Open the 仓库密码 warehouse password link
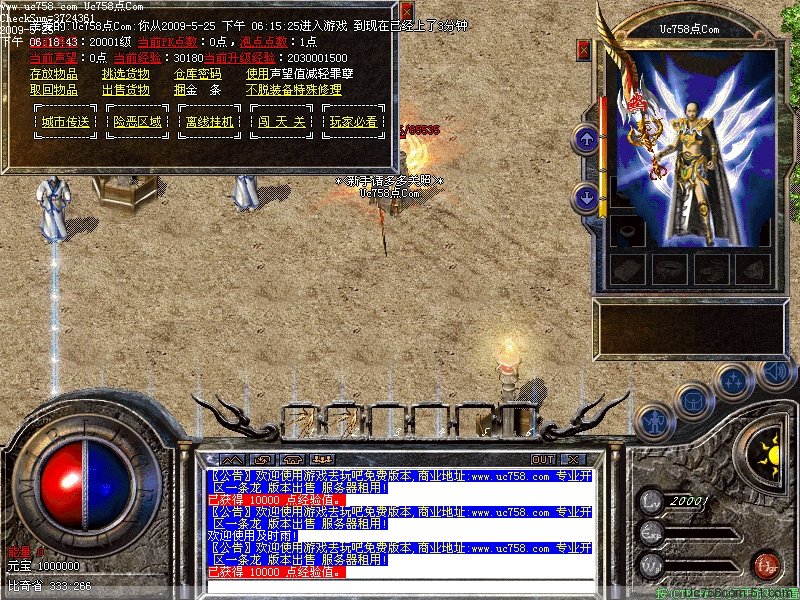This screenshot has height=600, width=800. 198,74
